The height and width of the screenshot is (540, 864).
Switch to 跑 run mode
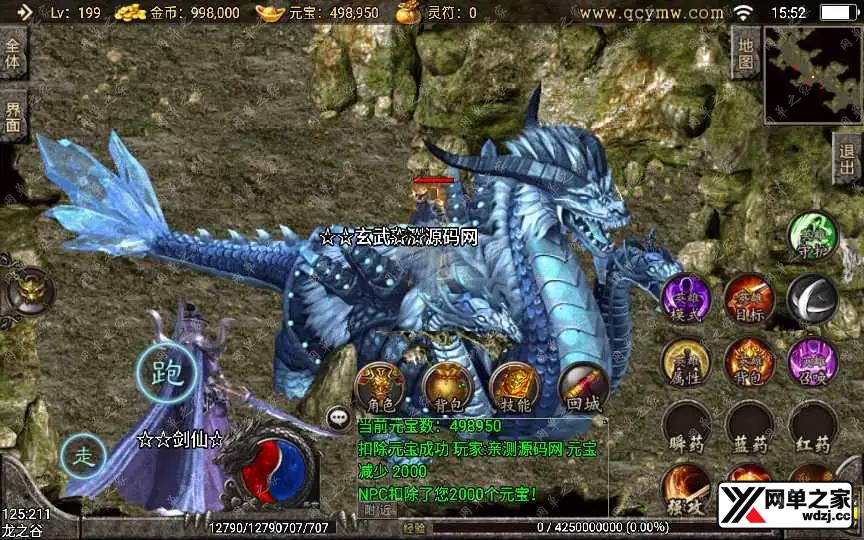(163, 372)
